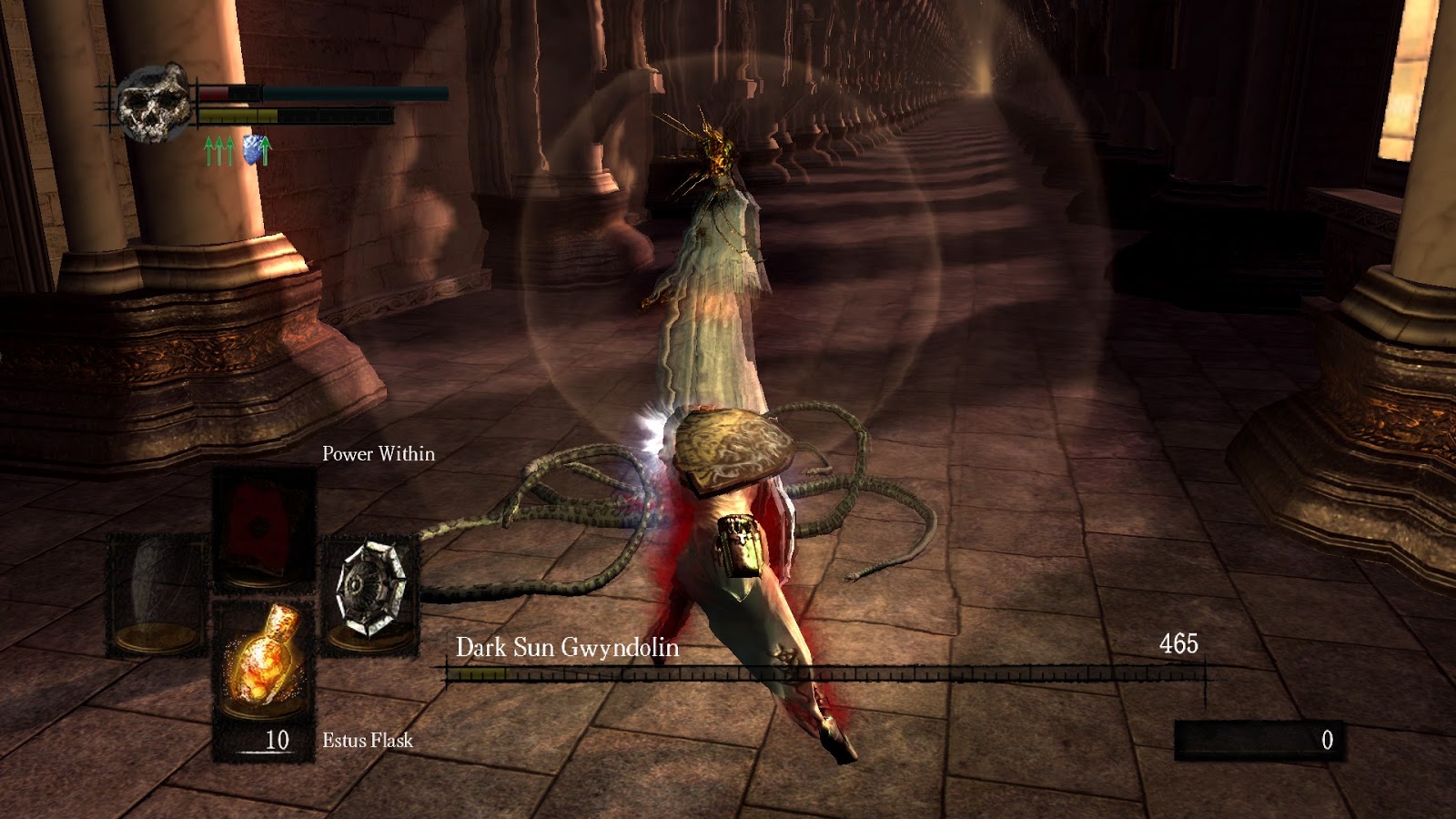Select the left-hand shield slot
Viewport: 1456px width, 819px height.
point(157,592)
